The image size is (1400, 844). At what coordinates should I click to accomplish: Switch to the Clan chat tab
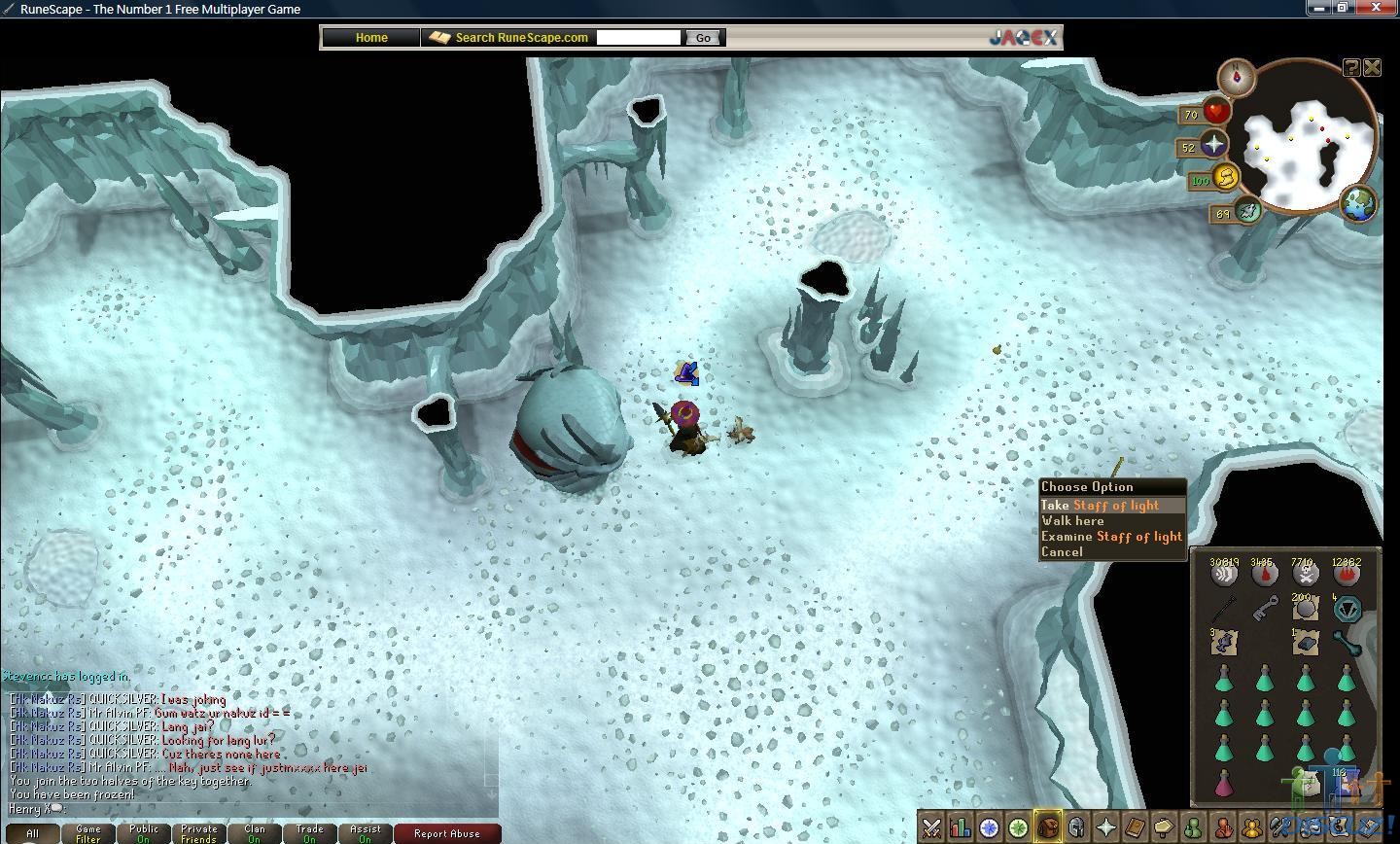pos(255,833)
